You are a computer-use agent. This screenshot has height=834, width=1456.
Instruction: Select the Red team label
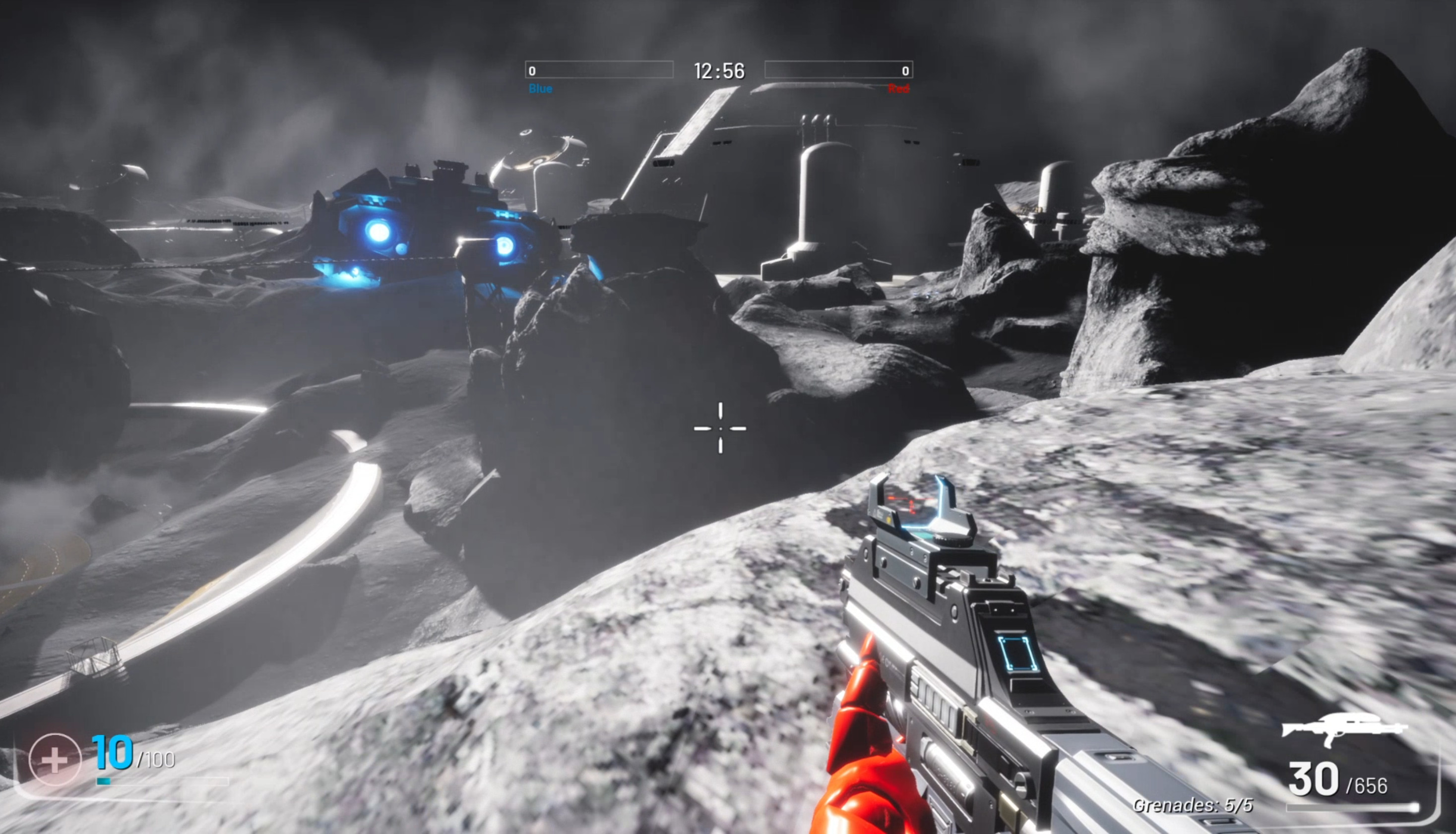point(899,88)
